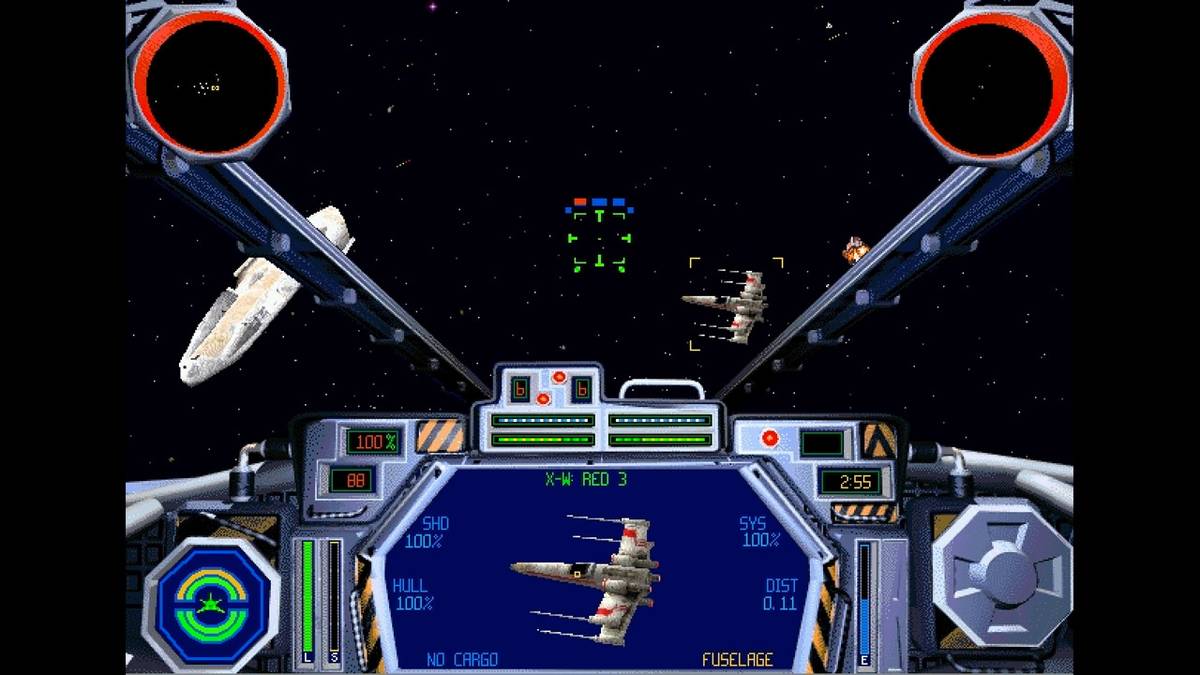Select the bracketed X-wing target
The image size is (1200, 675).
pyautogui.click(x=735, y=303)
